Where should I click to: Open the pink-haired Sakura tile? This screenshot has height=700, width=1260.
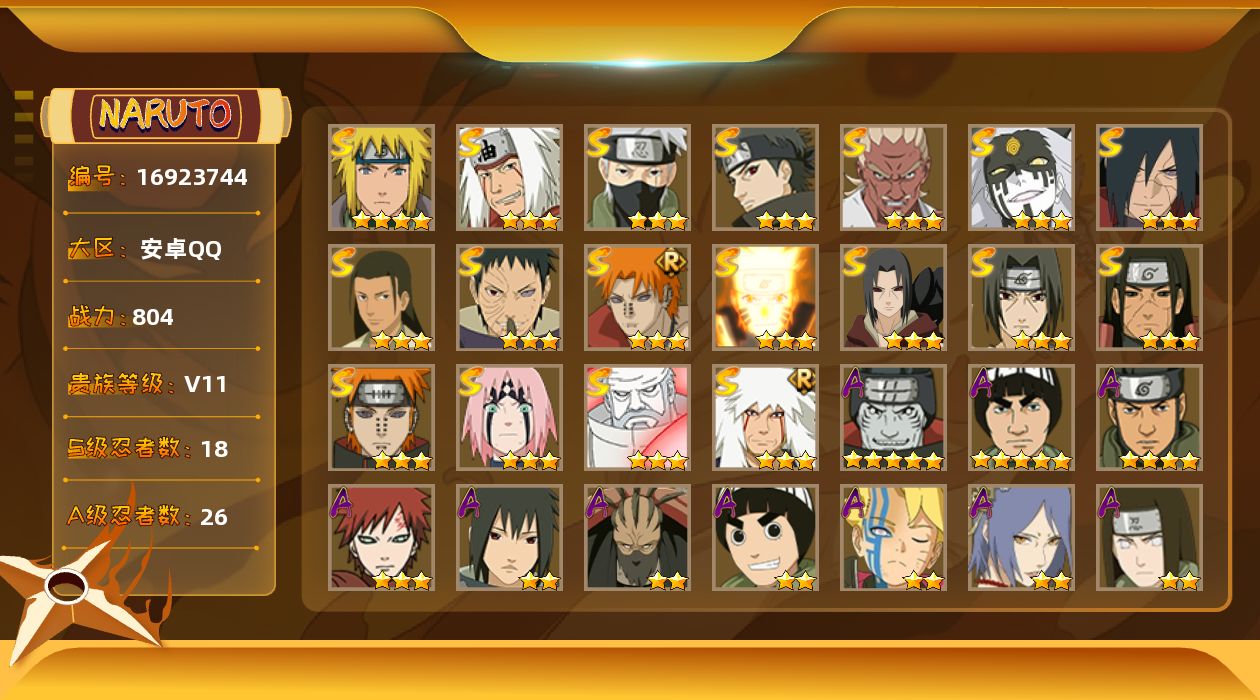509,418
